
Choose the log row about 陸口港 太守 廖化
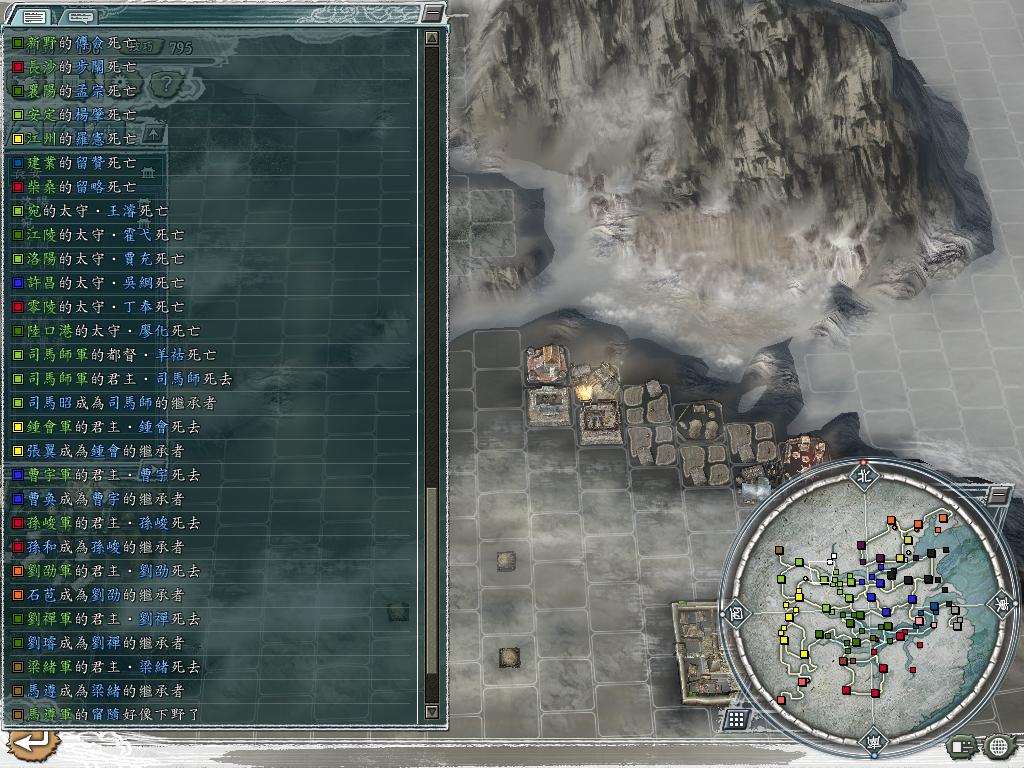[106, 331]
